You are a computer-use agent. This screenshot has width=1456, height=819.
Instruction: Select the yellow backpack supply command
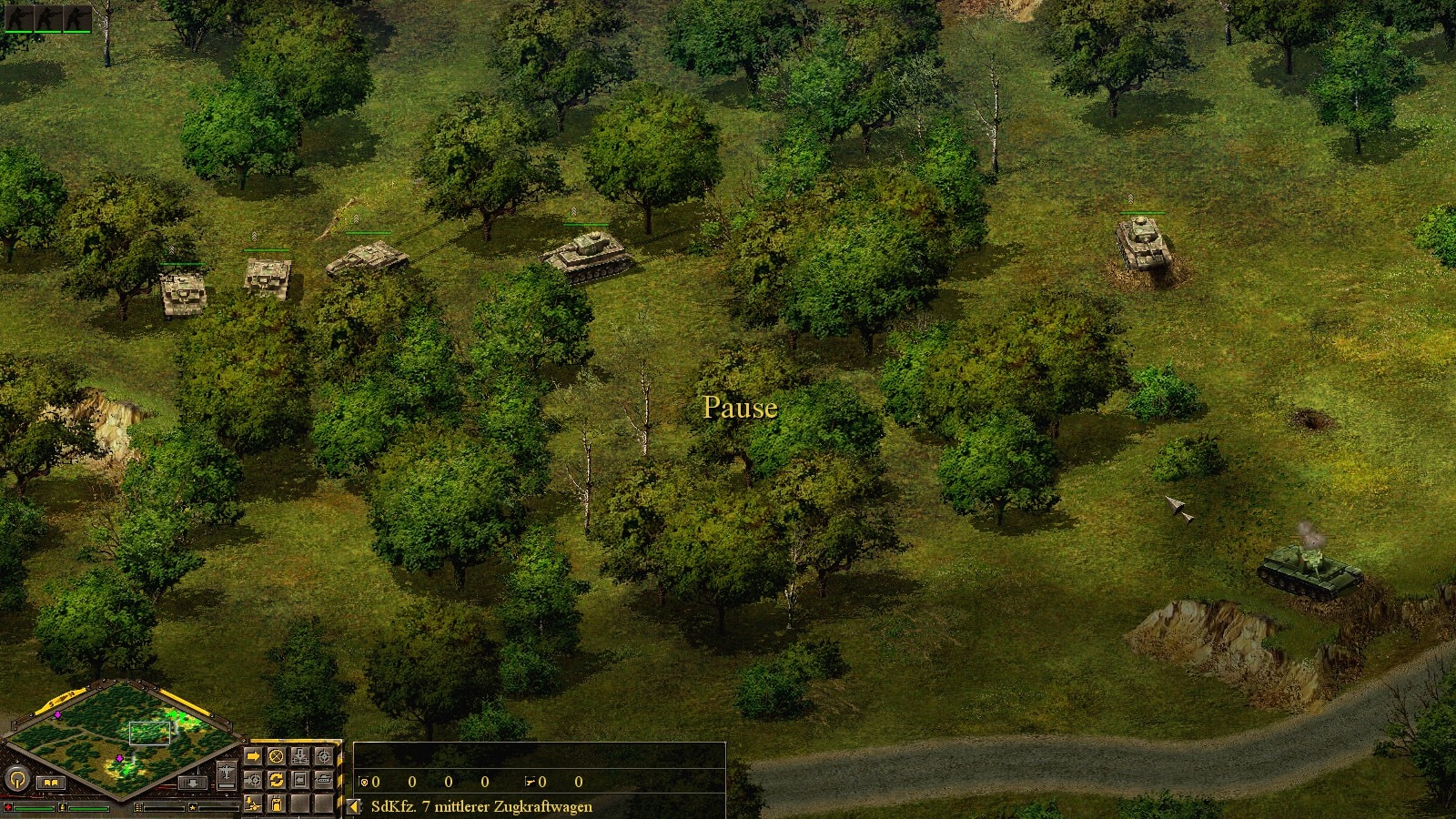[x=277, y=803]
